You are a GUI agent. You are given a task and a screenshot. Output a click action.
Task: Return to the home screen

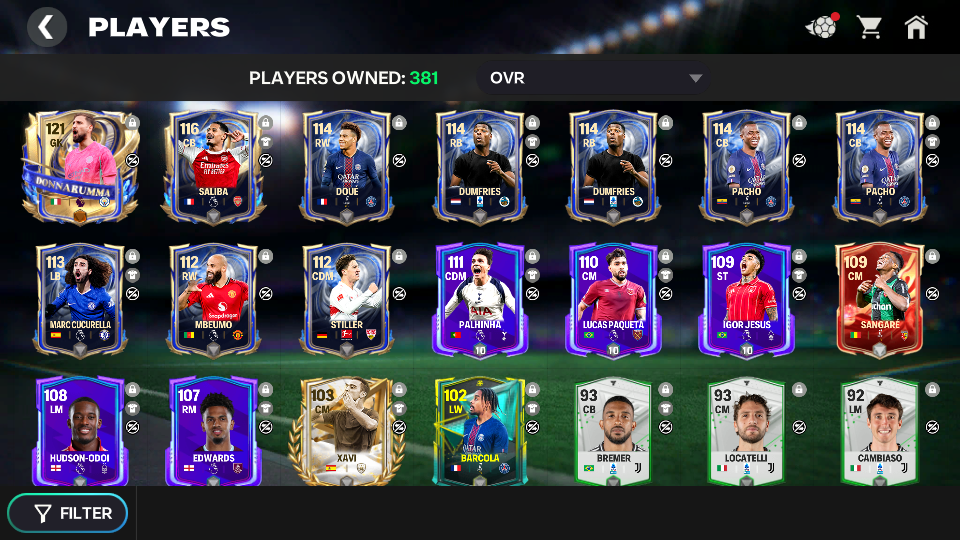pyautogui.click(x=916, y=27)
